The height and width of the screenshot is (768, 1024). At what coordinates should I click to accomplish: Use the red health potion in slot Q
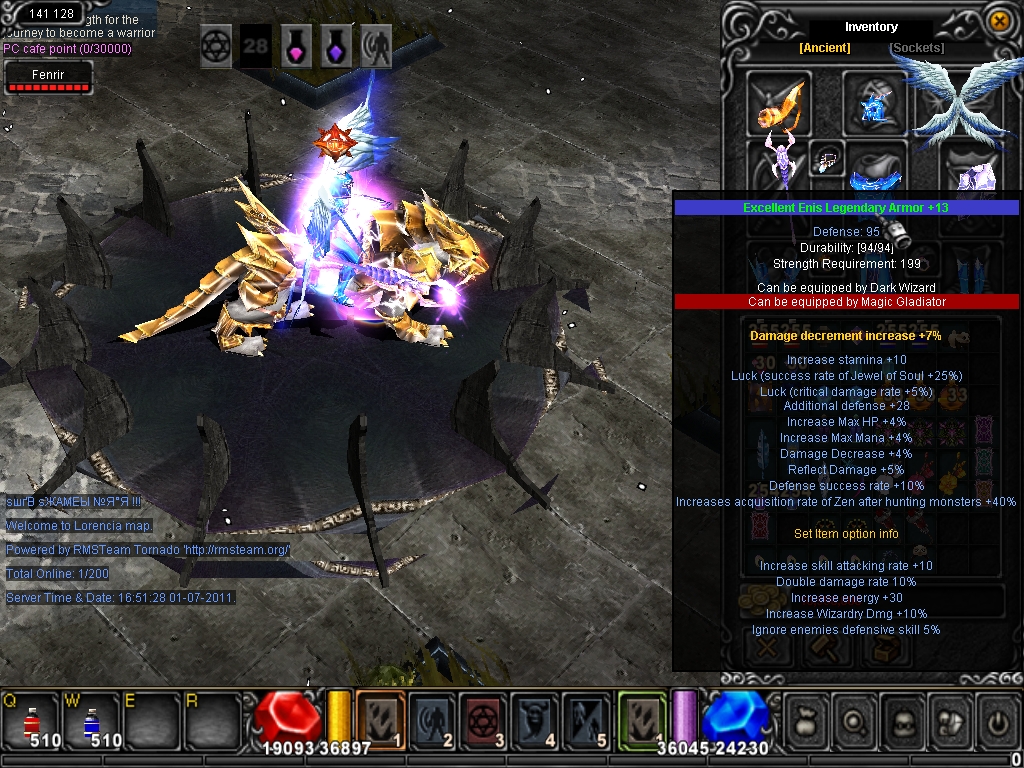tap(31, 719)
